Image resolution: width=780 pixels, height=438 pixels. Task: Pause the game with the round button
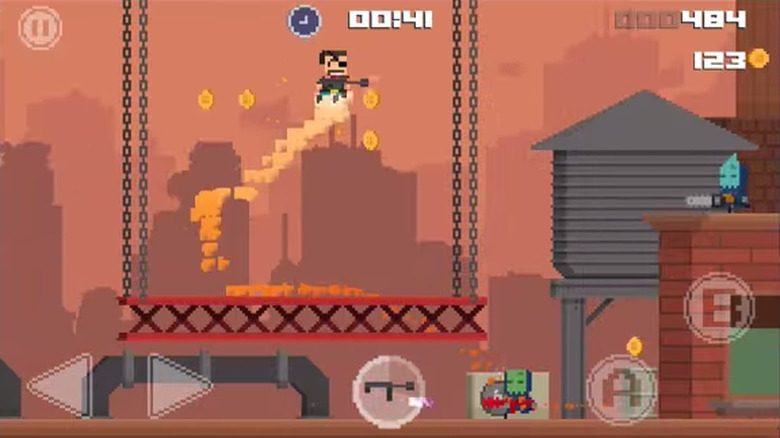pyautogui.click(x=40, y=27)
